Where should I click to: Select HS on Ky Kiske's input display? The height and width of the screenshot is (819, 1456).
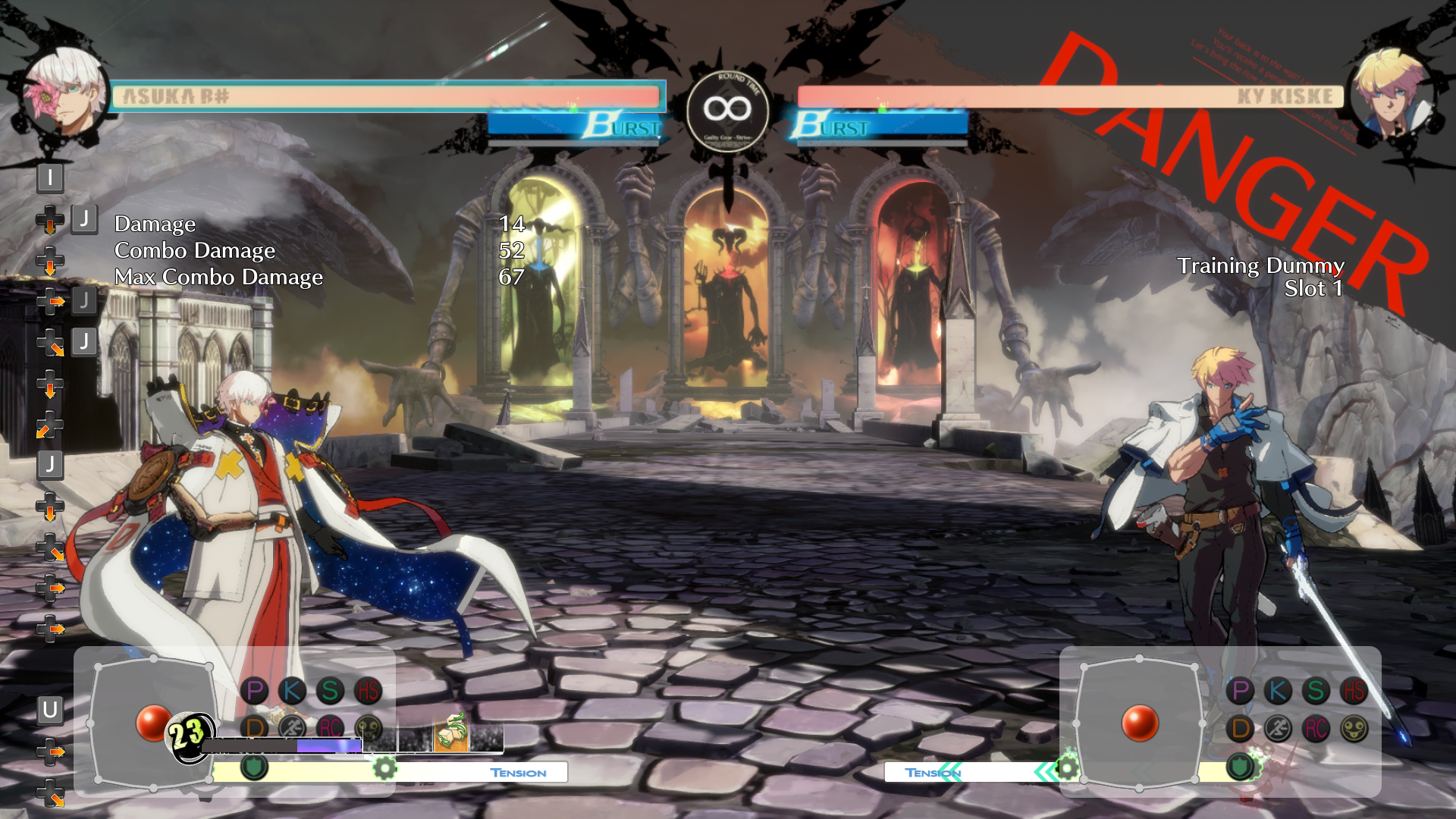[x=1354, y=691]
